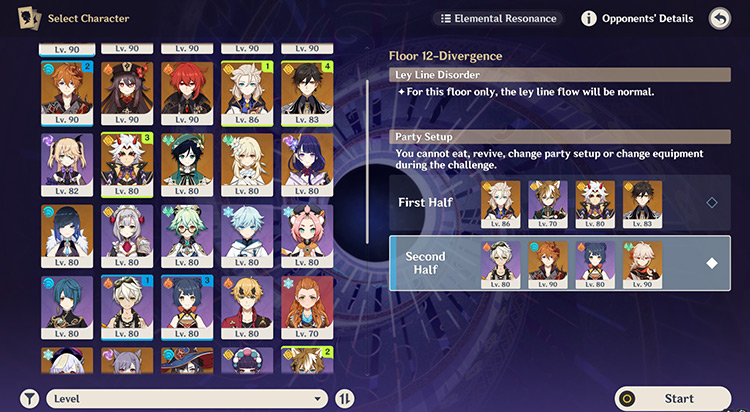Open the character filter funnel
Viewport: 750px width, 412px height.
[28, 398]
